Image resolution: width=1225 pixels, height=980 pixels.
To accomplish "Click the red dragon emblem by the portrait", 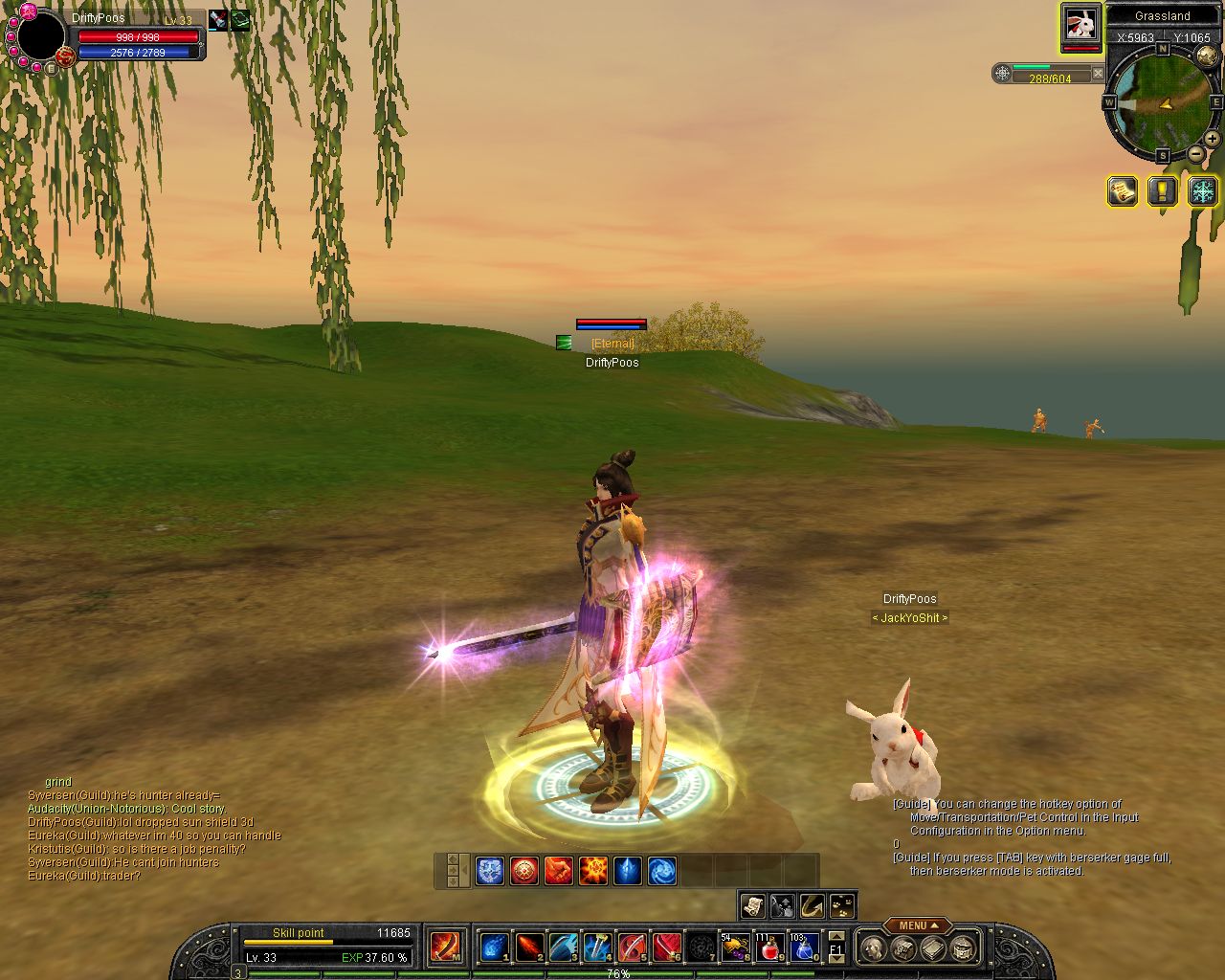I will [65, 57].
